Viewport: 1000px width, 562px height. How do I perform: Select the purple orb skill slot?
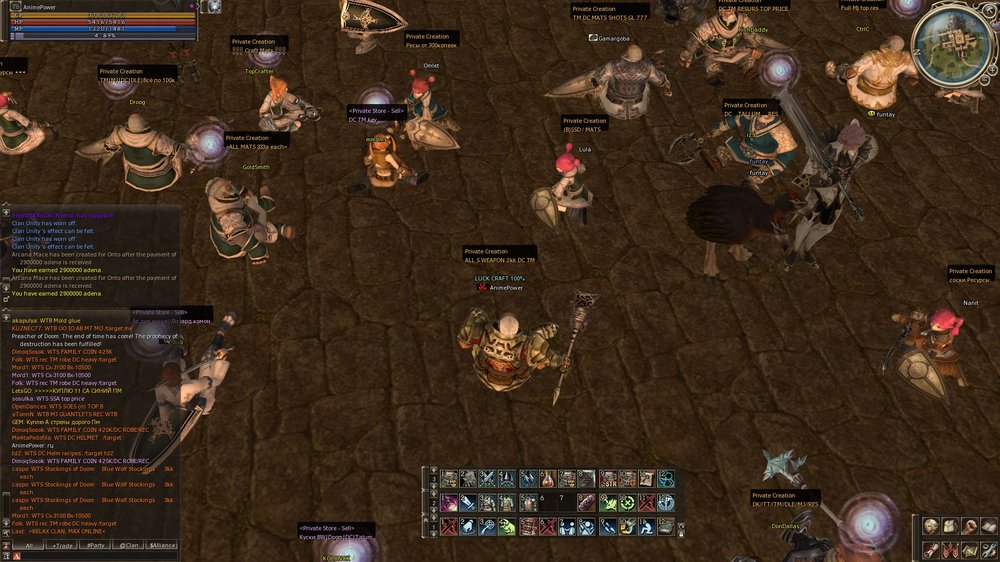[449, 502]
